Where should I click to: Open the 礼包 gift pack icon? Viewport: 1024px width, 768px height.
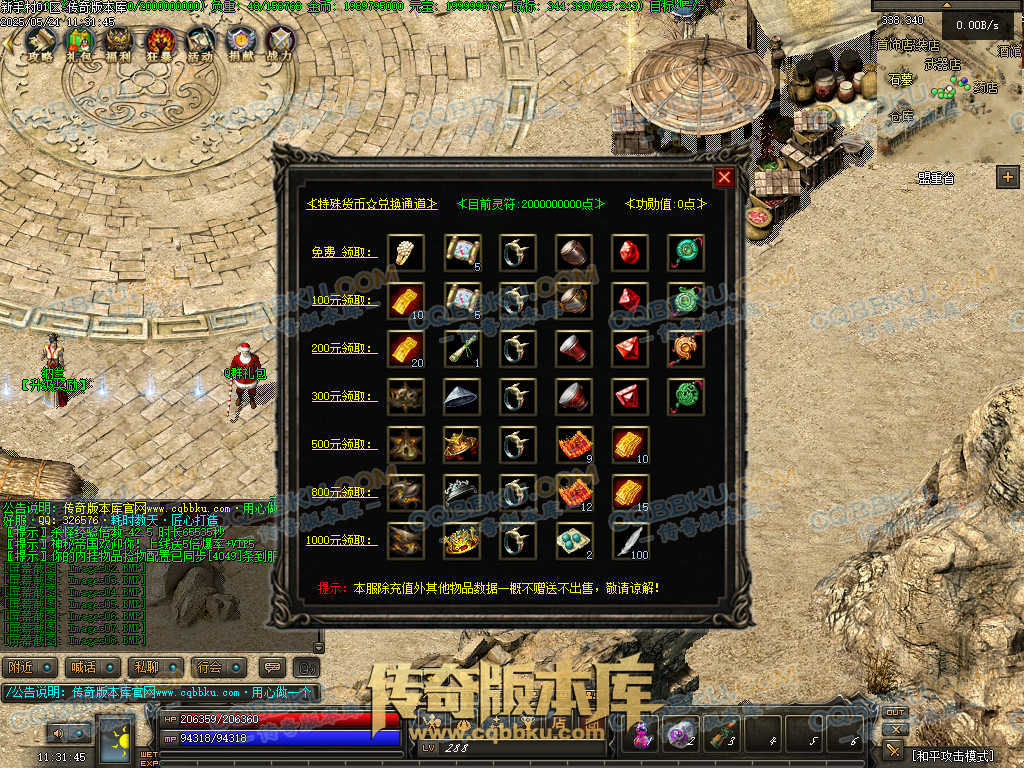(x=79, y=41)
